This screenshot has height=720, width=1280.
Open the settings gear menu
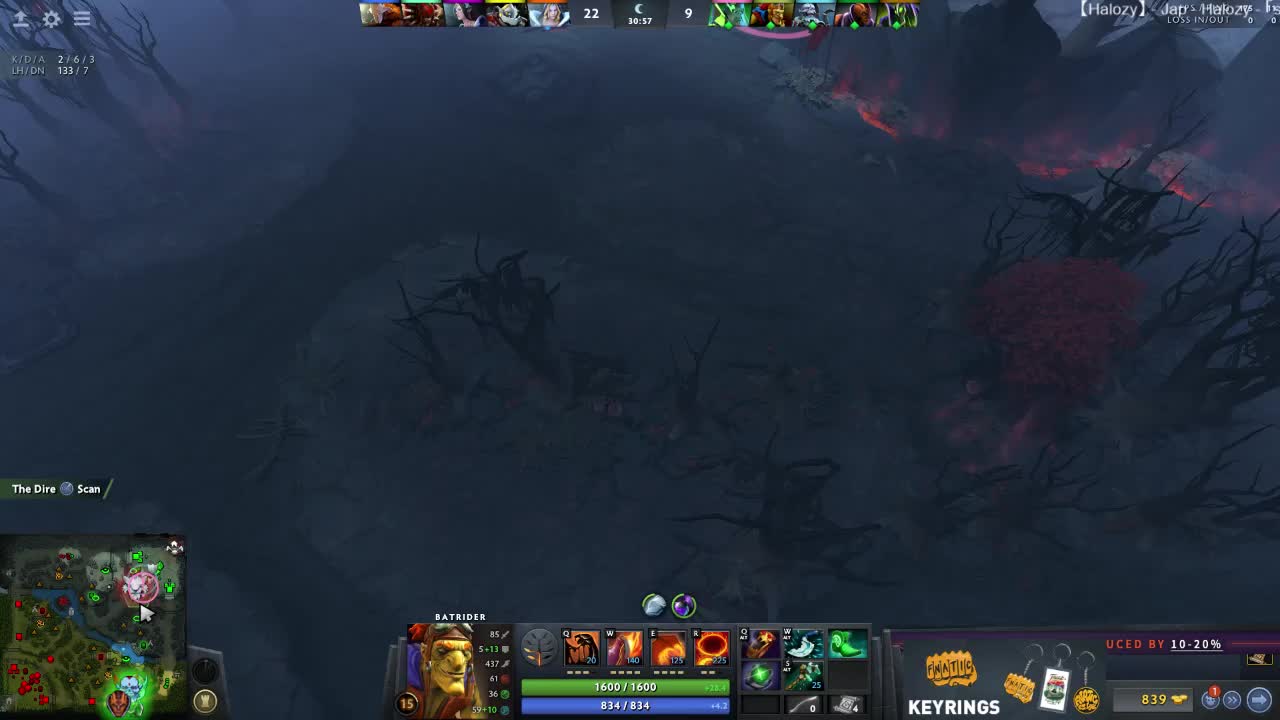point(51,19)
